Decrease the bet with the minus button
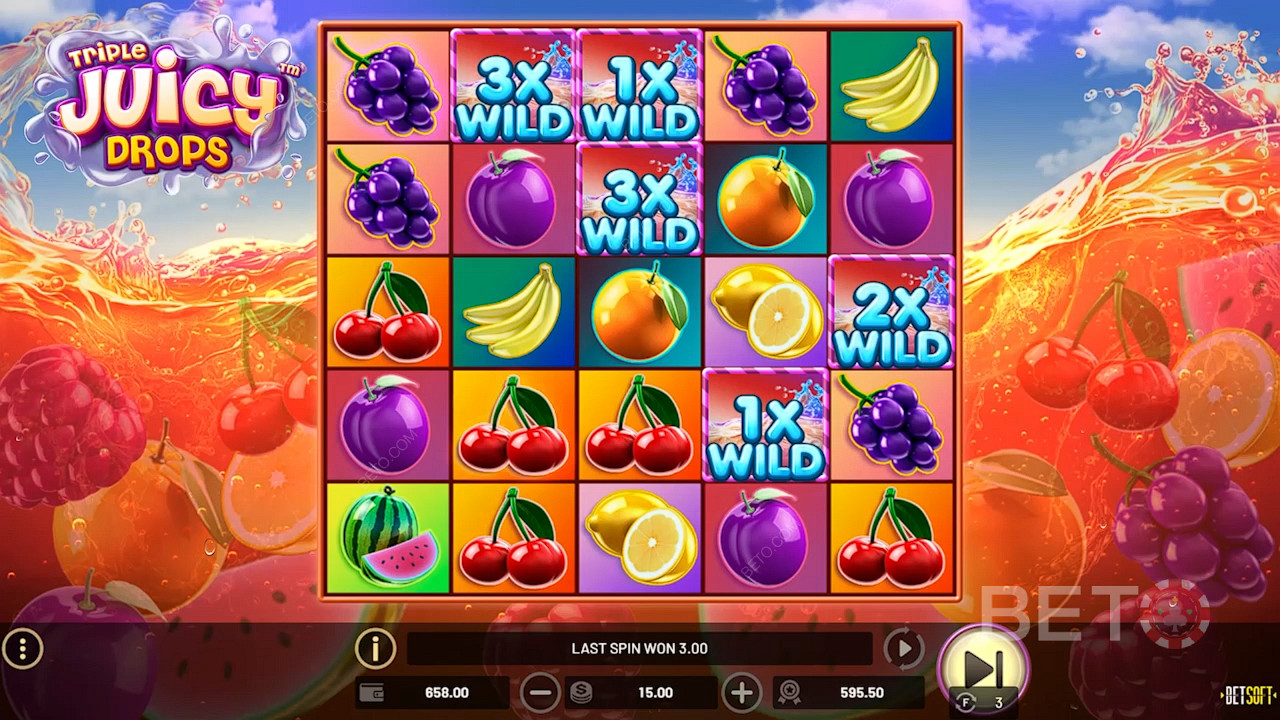This screenshot has width=1280, height=720. pos(540,692)
